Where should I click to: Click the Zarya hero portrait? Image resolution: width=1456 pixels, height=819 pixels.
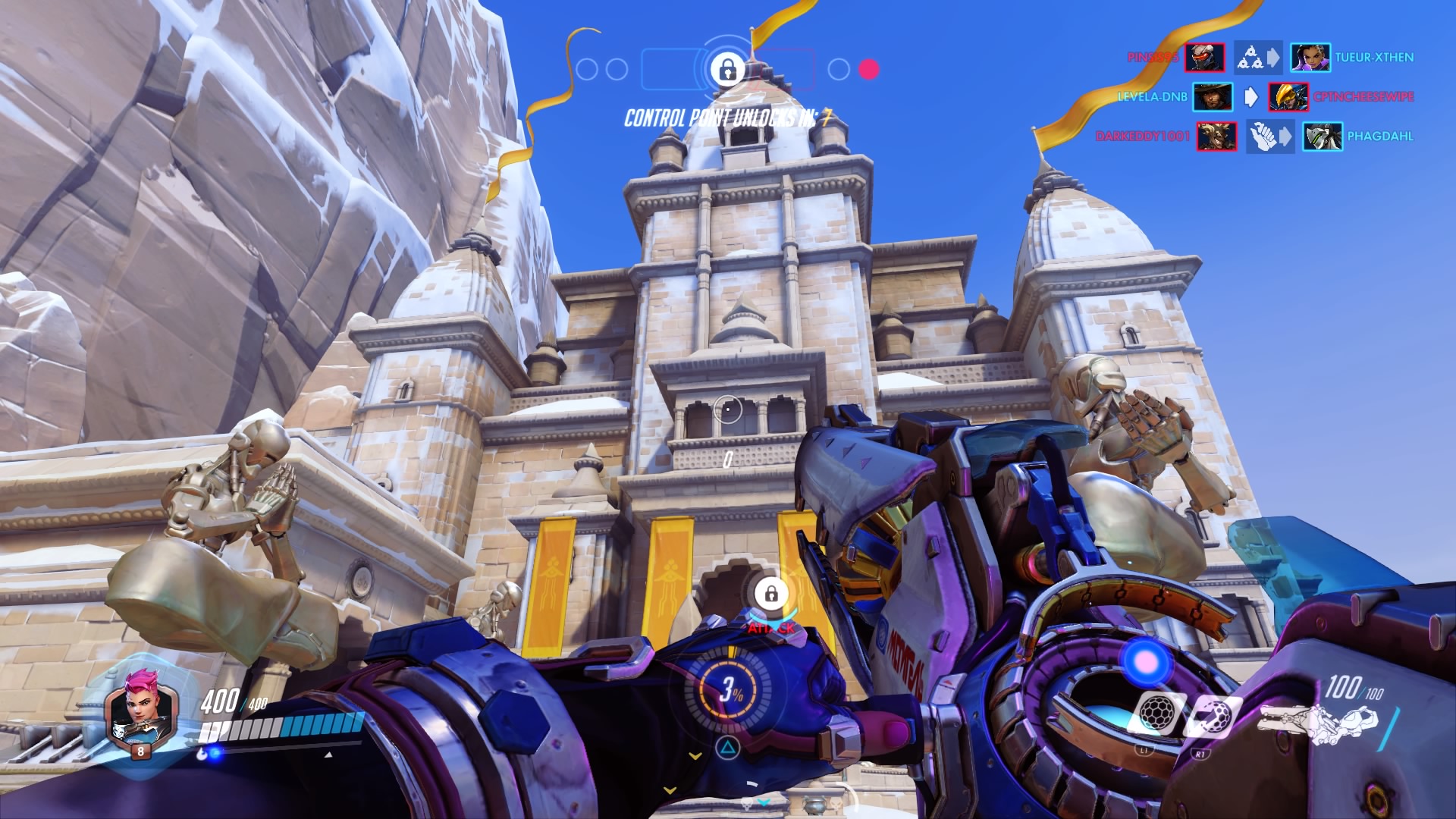pos(140,711)
